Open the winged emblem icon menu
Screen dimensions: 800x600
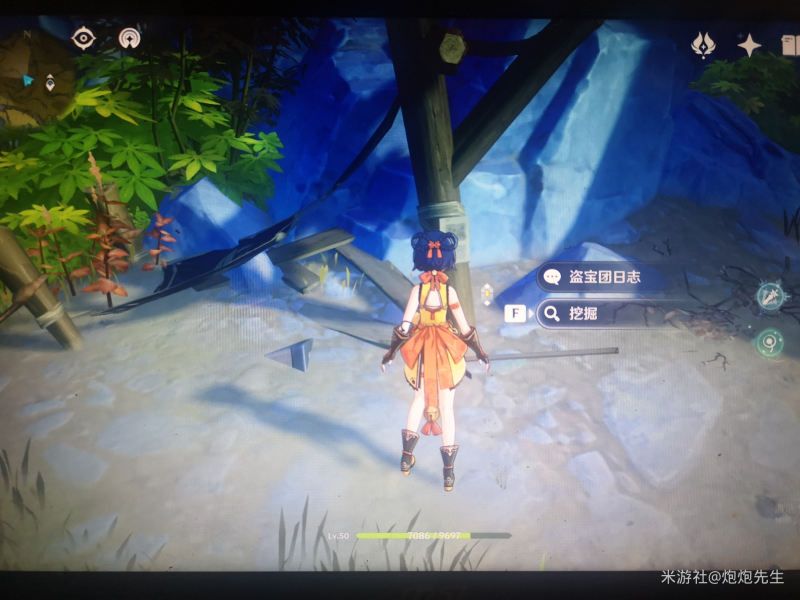704,44
